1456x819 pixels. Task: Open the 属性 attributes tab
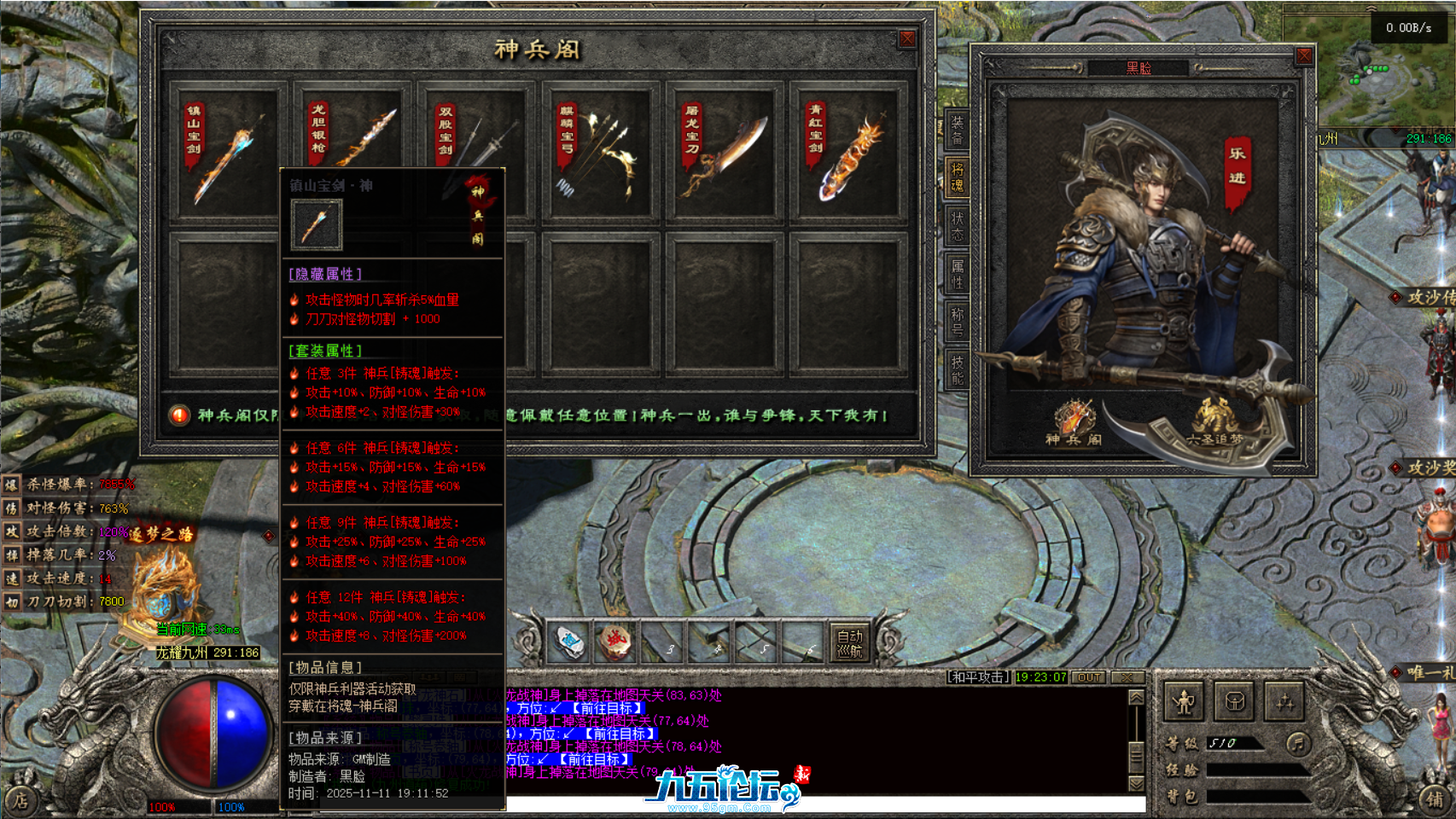pyautogui.click(x=957, y=274)
